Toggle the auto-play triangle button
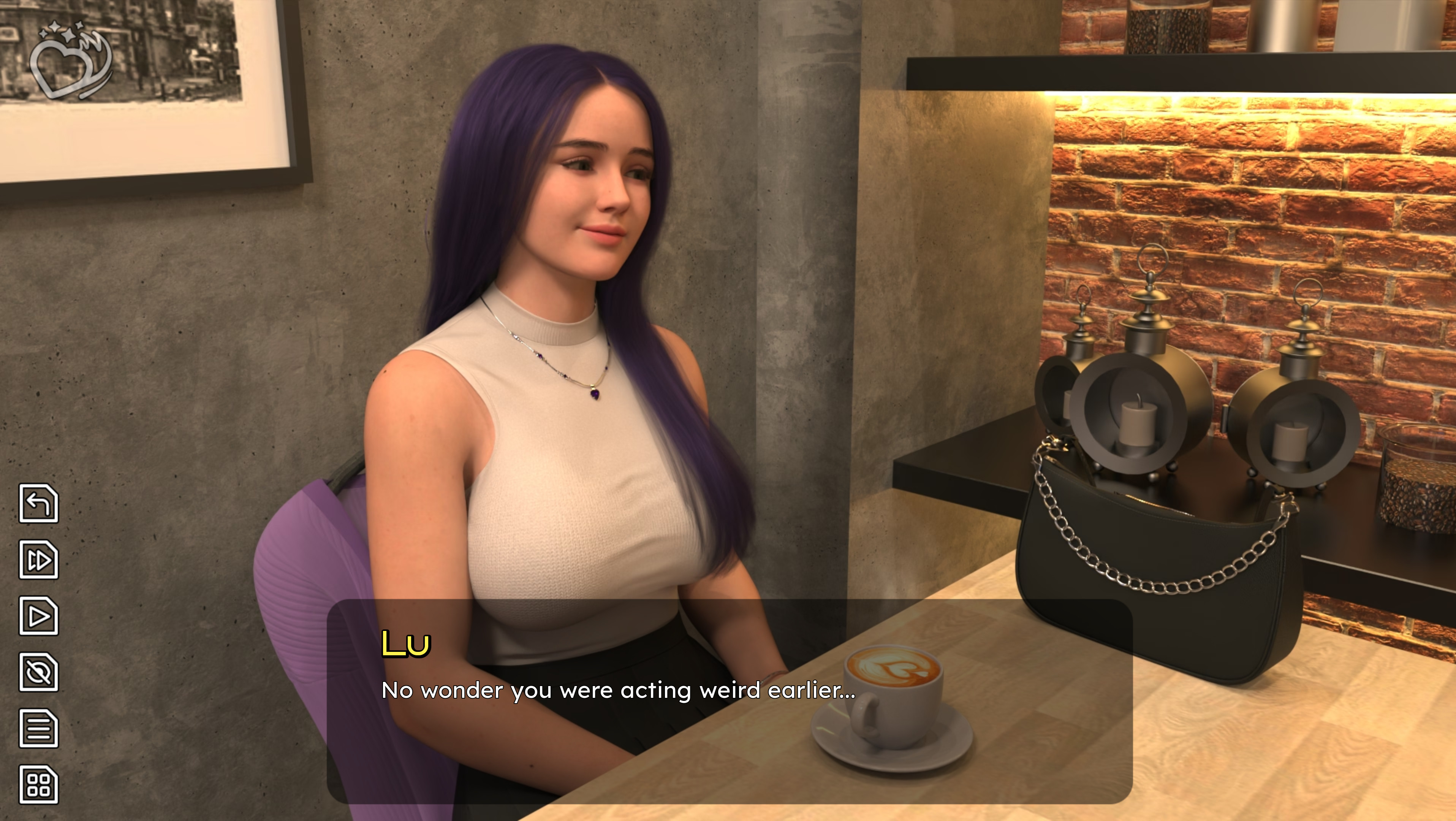1456x821 pixels. tap(38, 616)
